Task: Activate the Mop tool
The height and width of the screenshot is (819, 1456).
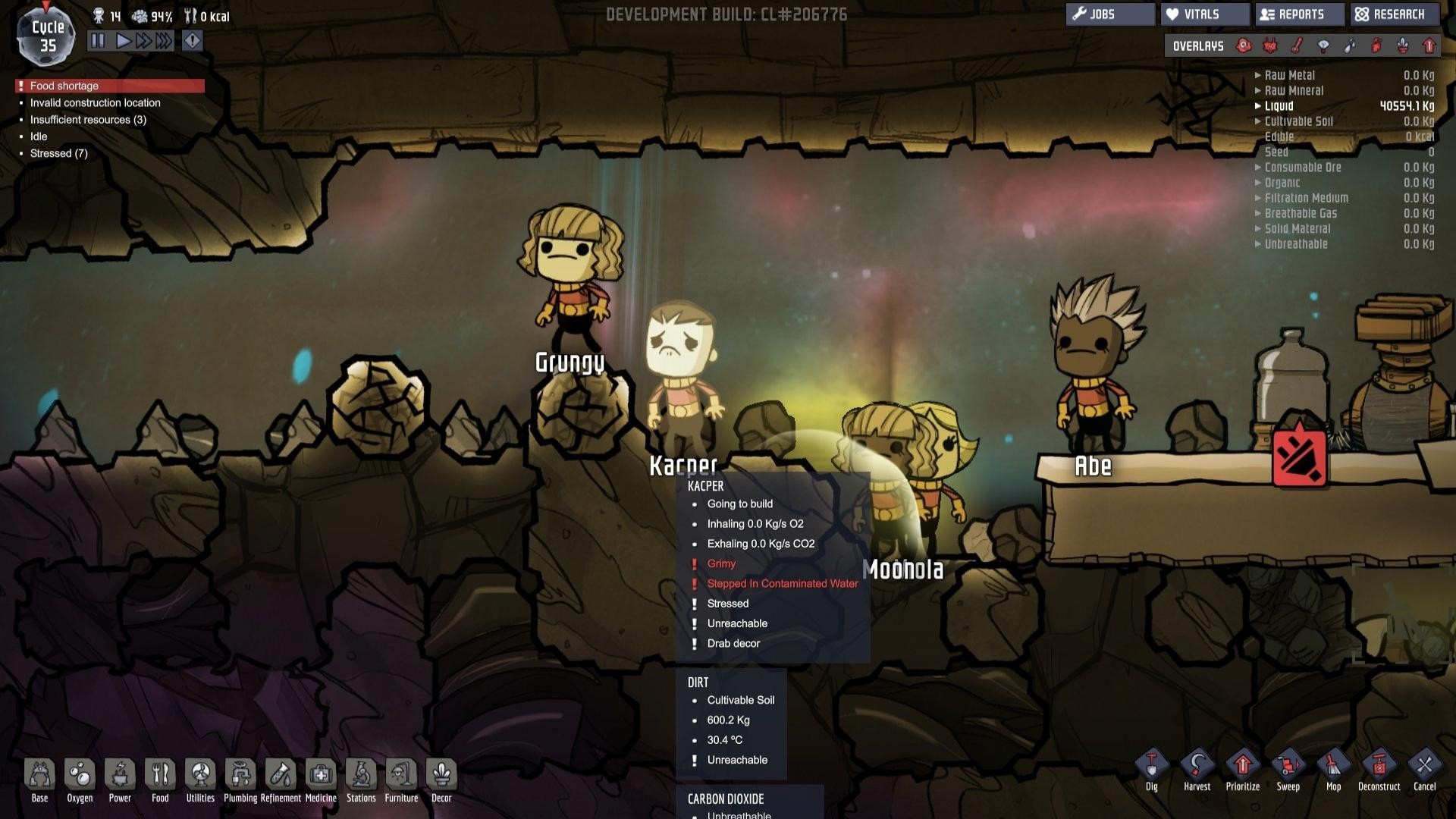Action: point(1333,770)
